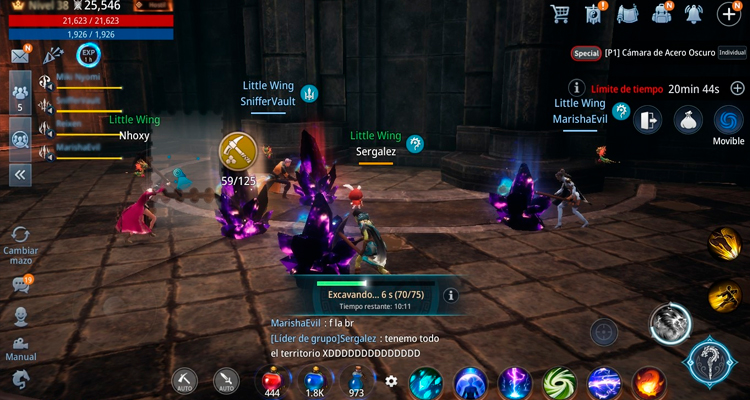Open the chat bubble icon

point(20,285)
